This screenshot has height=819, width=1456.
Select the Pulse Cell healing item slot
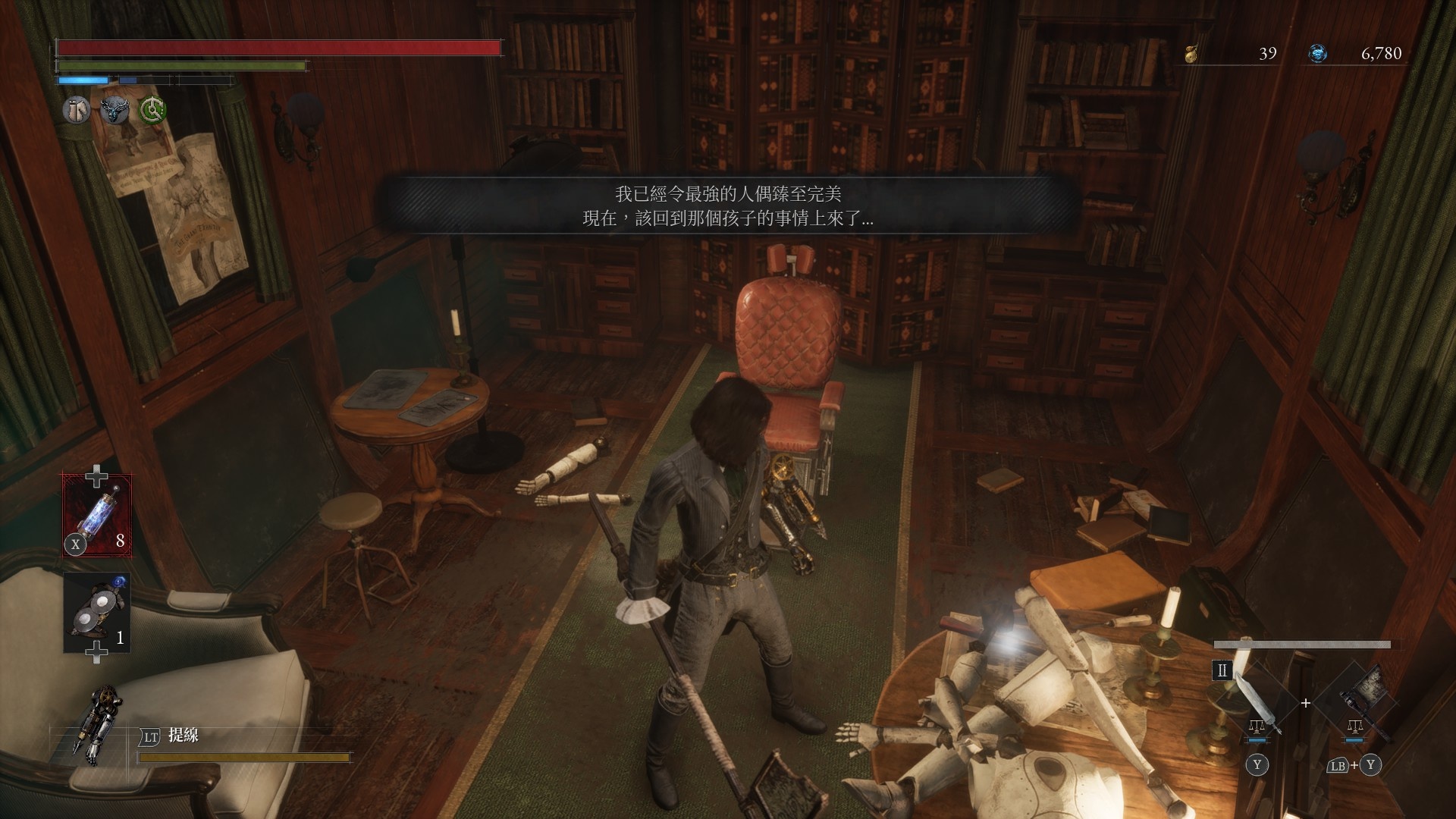coord(97,515)
